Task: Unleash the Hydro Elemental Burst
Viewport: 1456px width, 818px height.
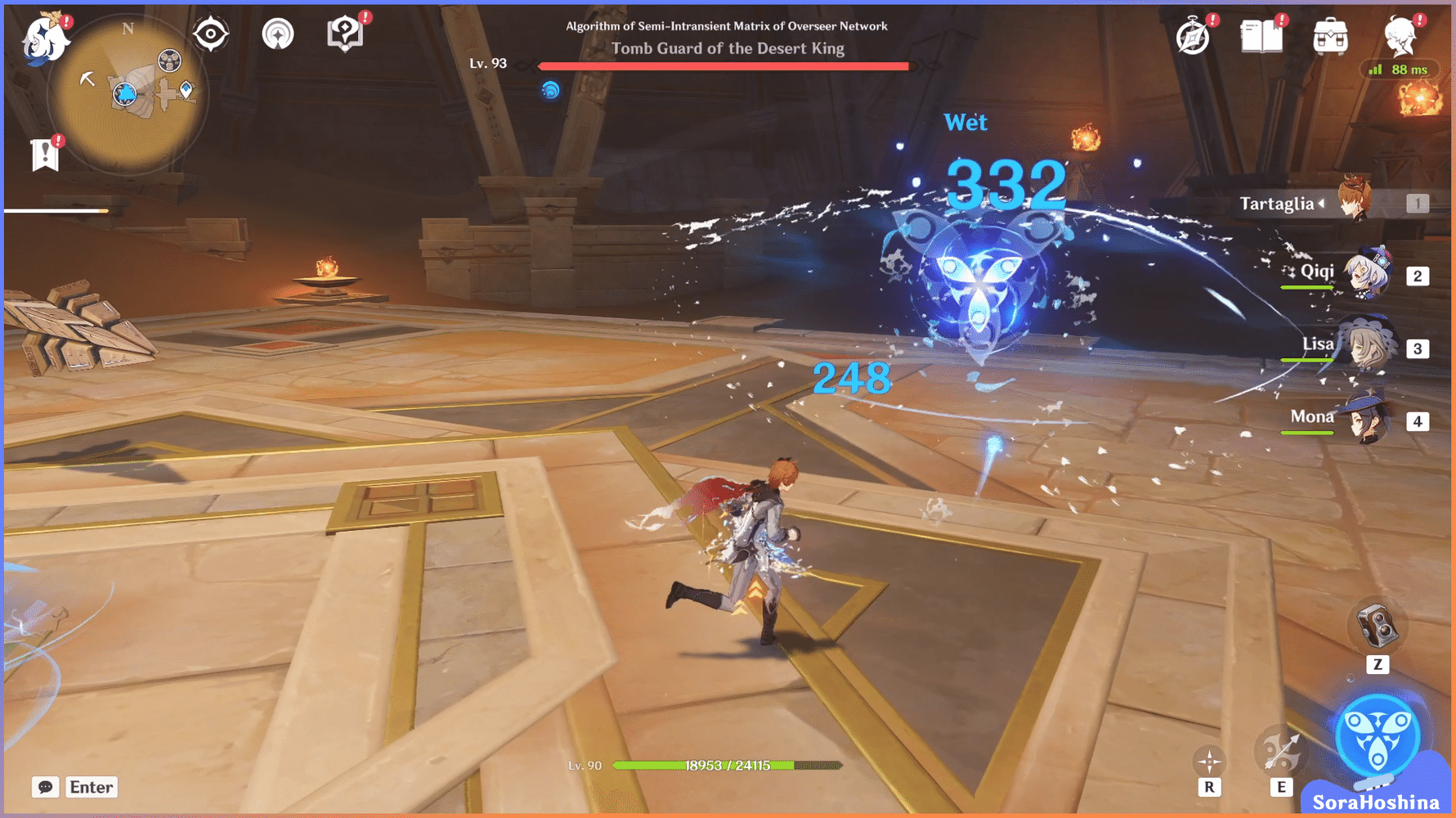Action: pyautogui.click(x=1379, y=737)
